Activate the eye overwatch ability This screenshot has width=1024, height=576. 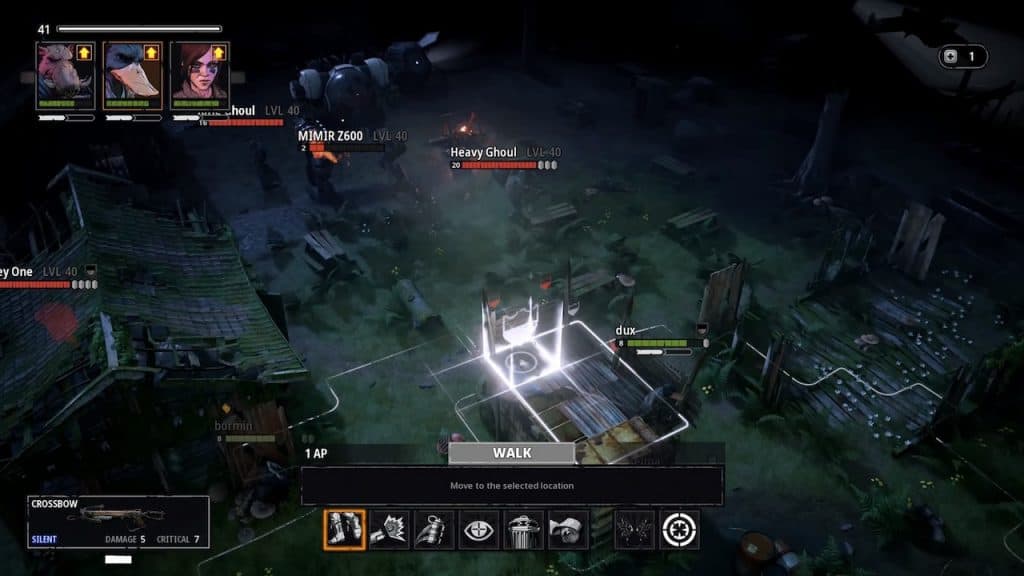tap(479, 530)
